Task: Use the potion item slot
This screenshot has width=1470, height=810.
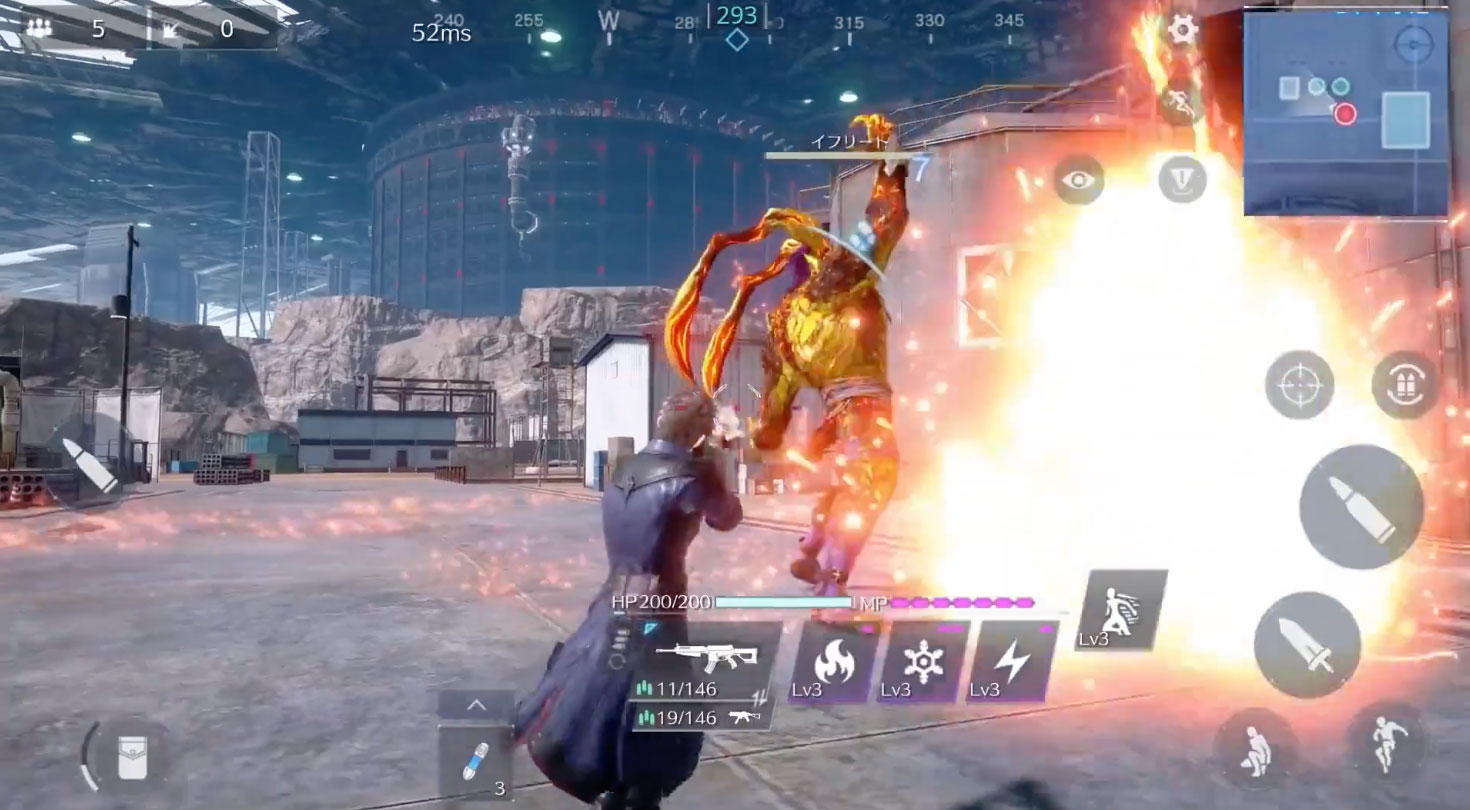Action: tap(476, 760)
